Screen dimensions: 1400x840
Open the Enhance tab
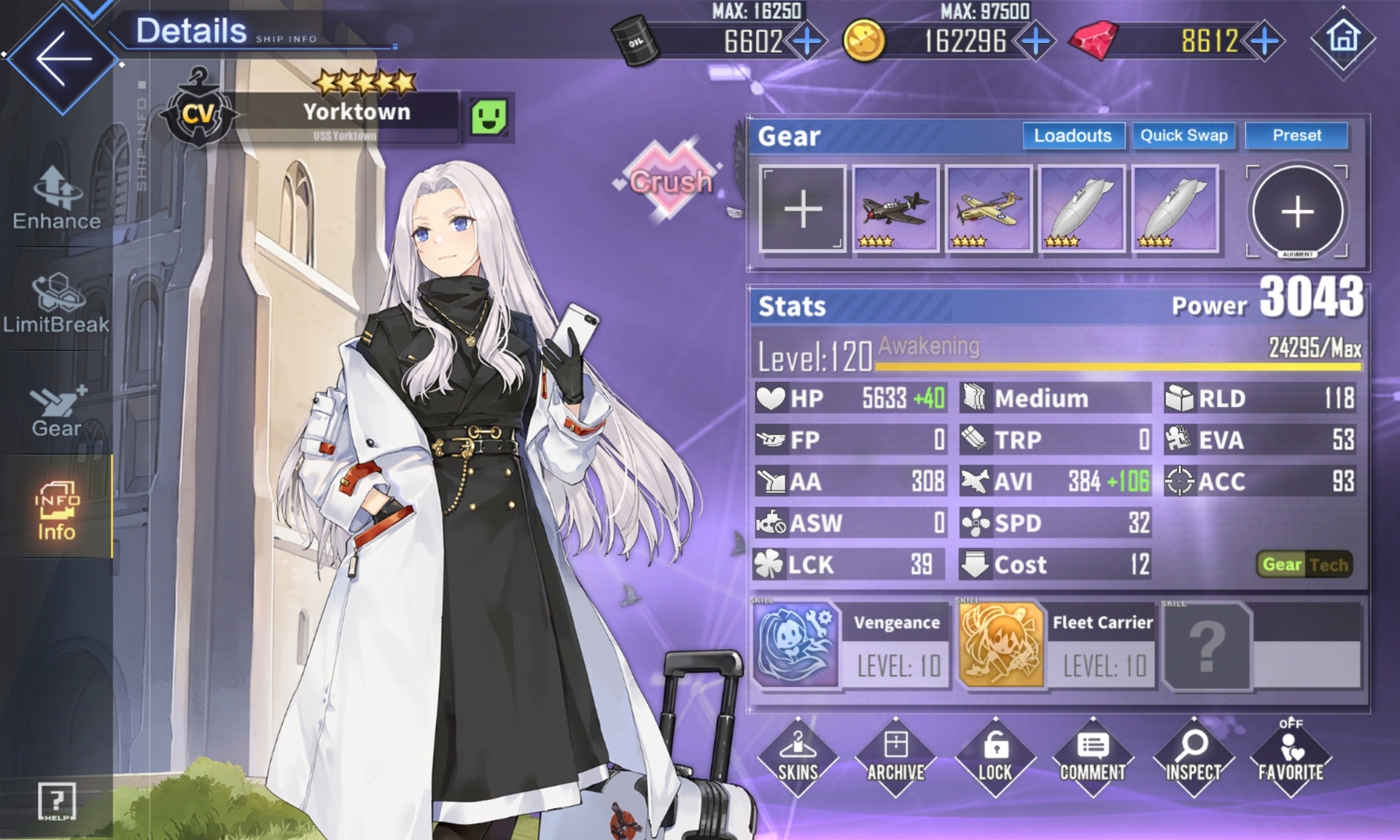[56, 198]
